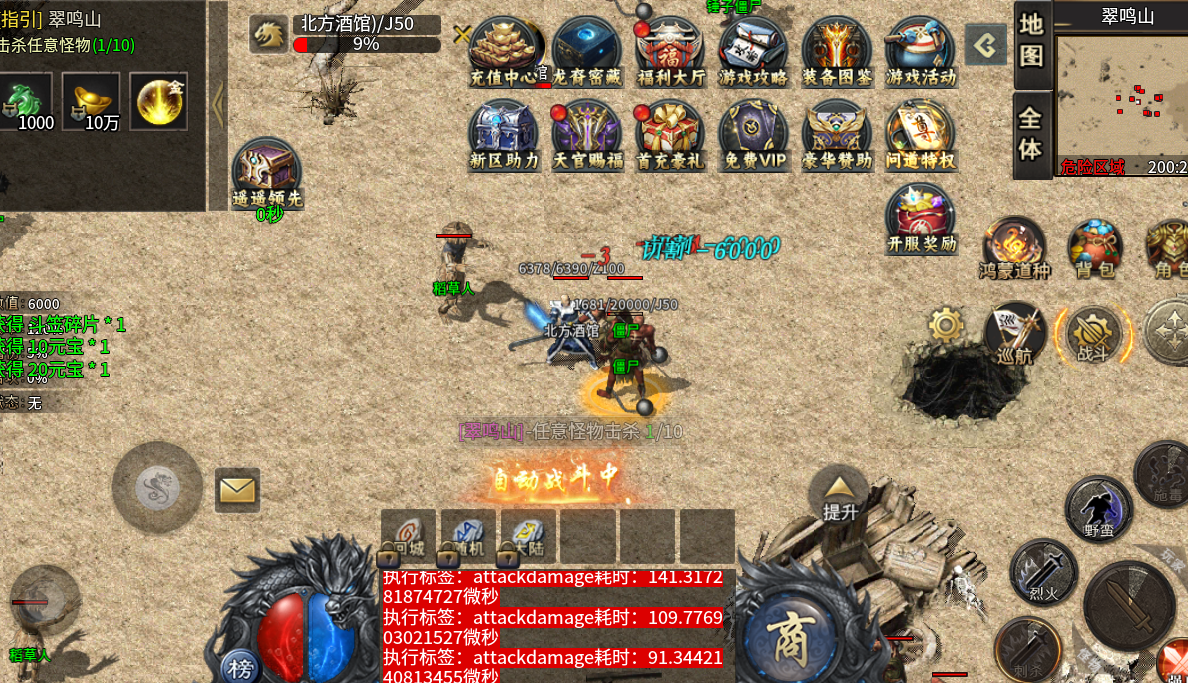Open the mail envelope icon

click(x=237, y=490)
